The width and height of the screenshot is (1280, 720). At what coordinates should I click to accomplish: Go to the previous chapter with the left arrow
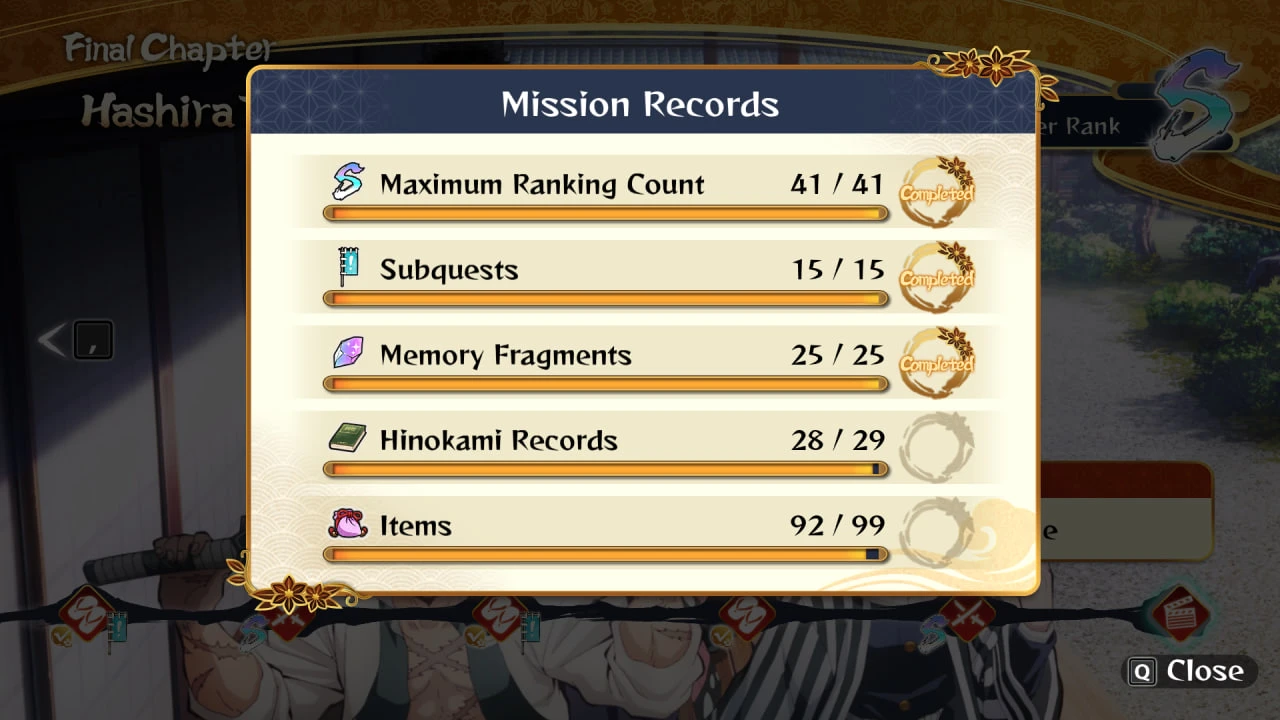[x=51, y=341]
